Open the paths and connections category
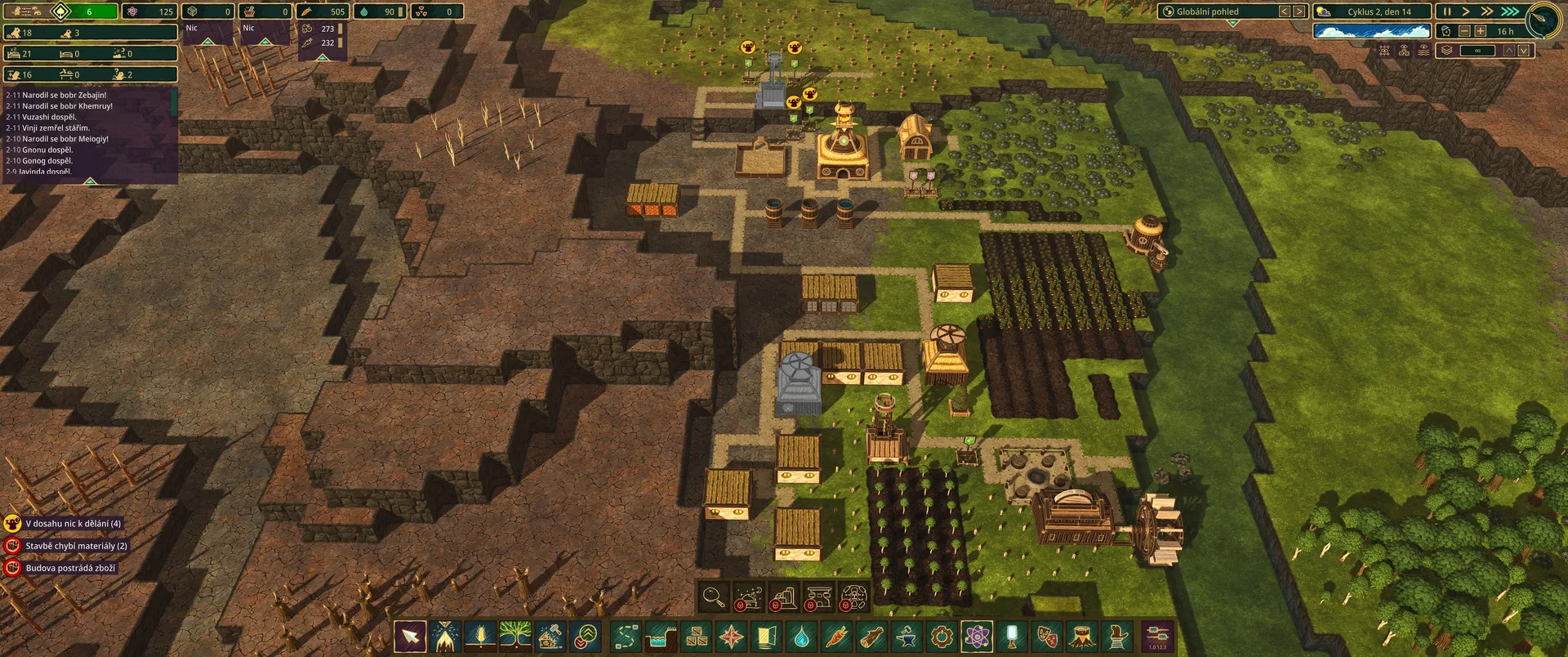The image size is (1568, 657). click(626, 636)
